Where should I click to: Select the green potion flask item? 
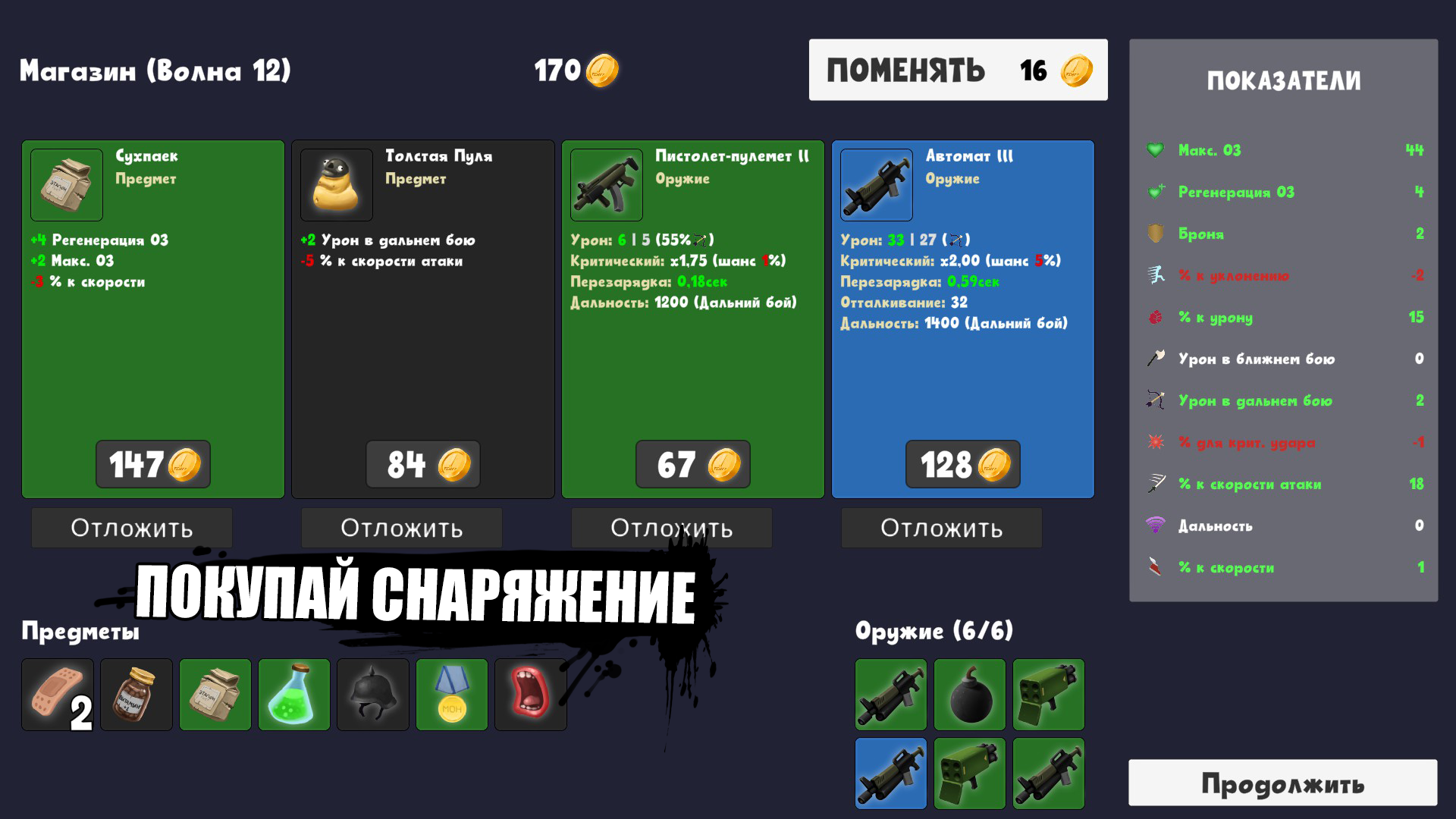tap(295, 694)
